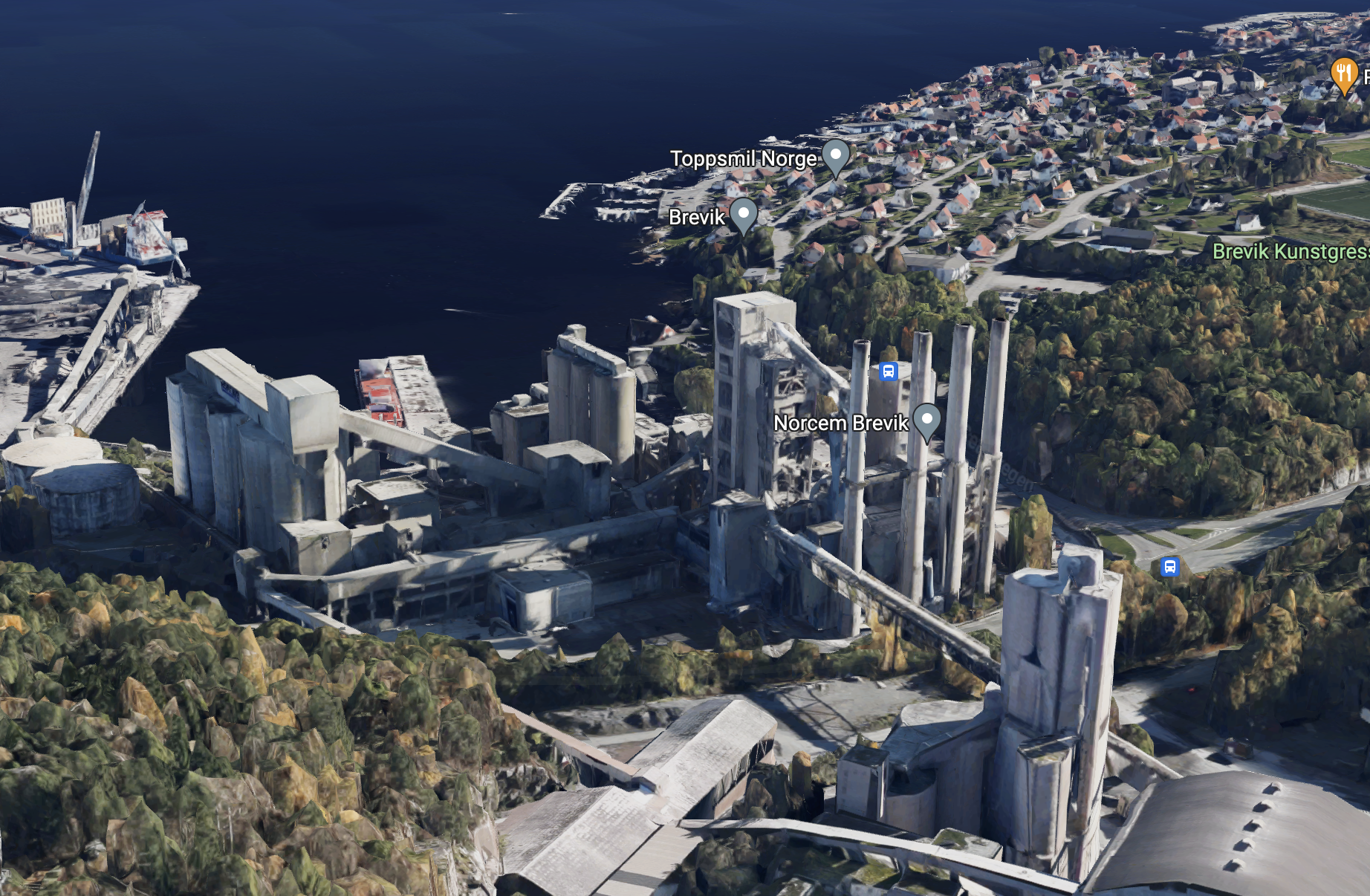Select the Brevik Kunstgress green label
The width and height of the screenshot is (1370, 896).
click(x=1291, y=252)
